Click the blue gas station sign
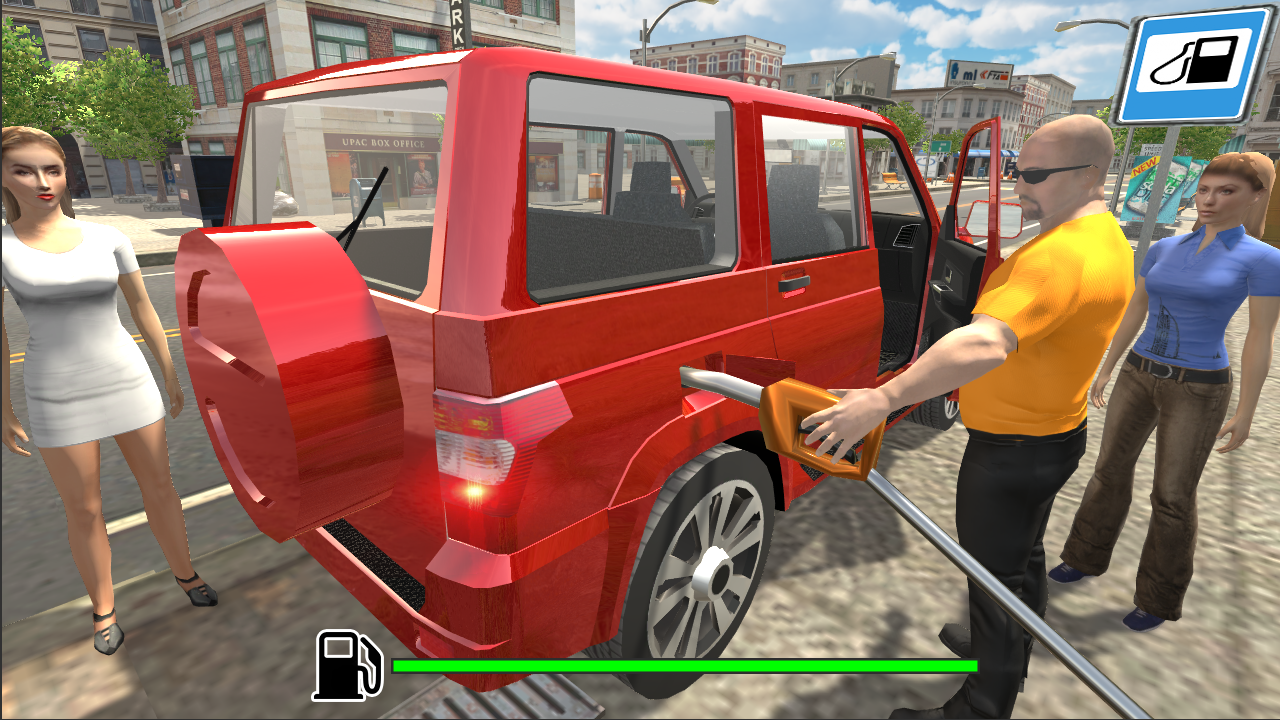The image size is (1280, 720). pos(1193,65)
